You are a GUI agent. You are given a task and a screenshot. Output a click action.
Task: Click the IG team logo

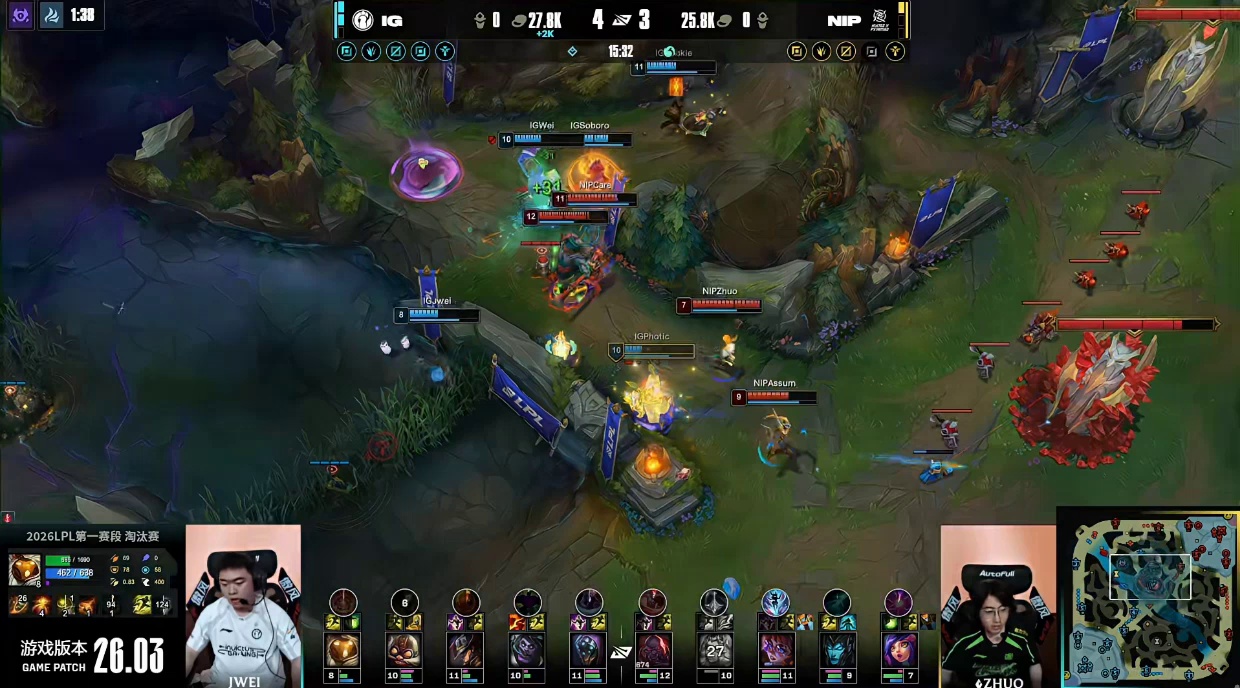coord(362,20)
